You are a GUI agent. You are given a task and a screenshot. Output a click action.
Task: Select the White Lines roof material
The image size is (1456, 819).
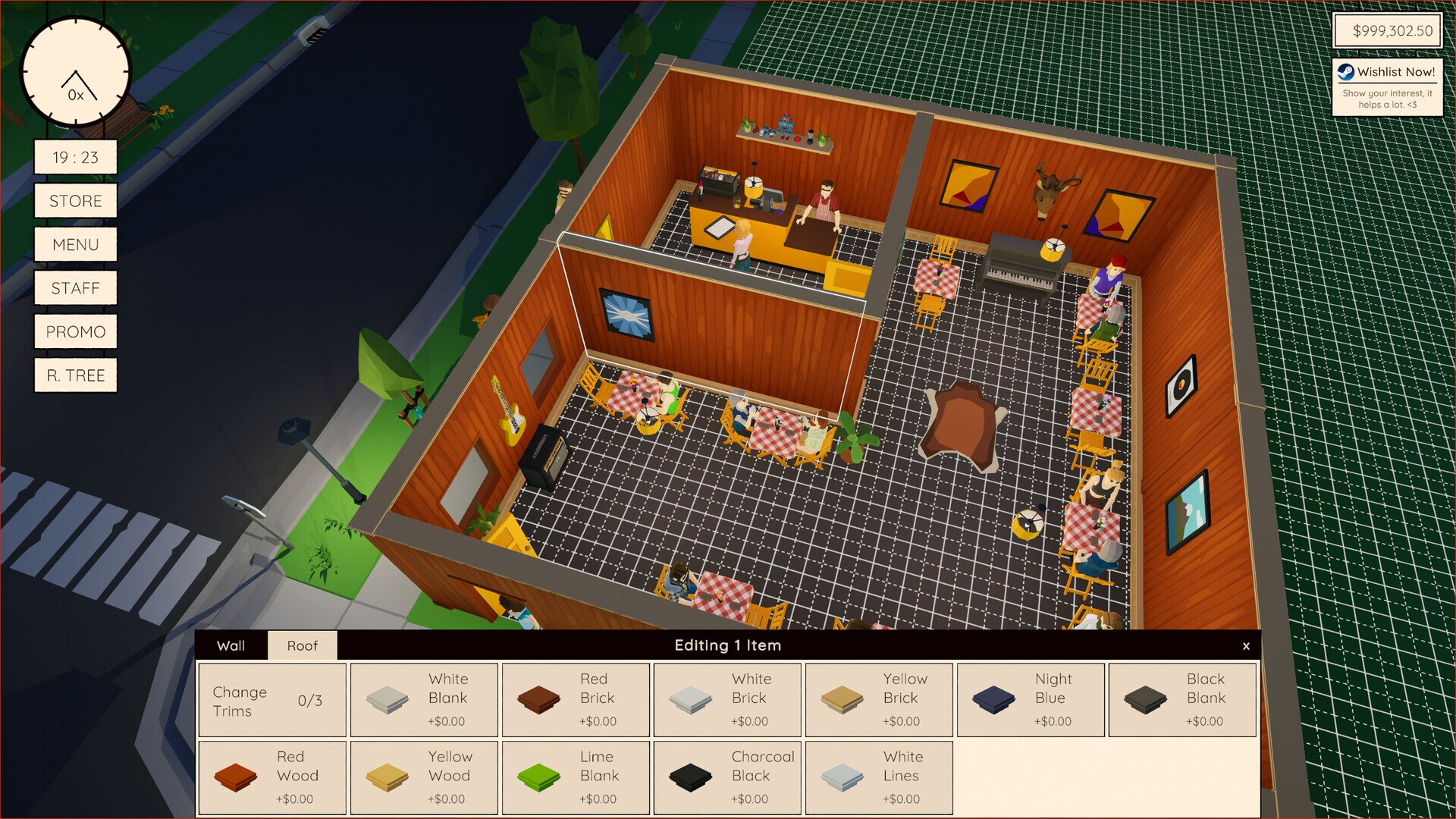(878, 777)
